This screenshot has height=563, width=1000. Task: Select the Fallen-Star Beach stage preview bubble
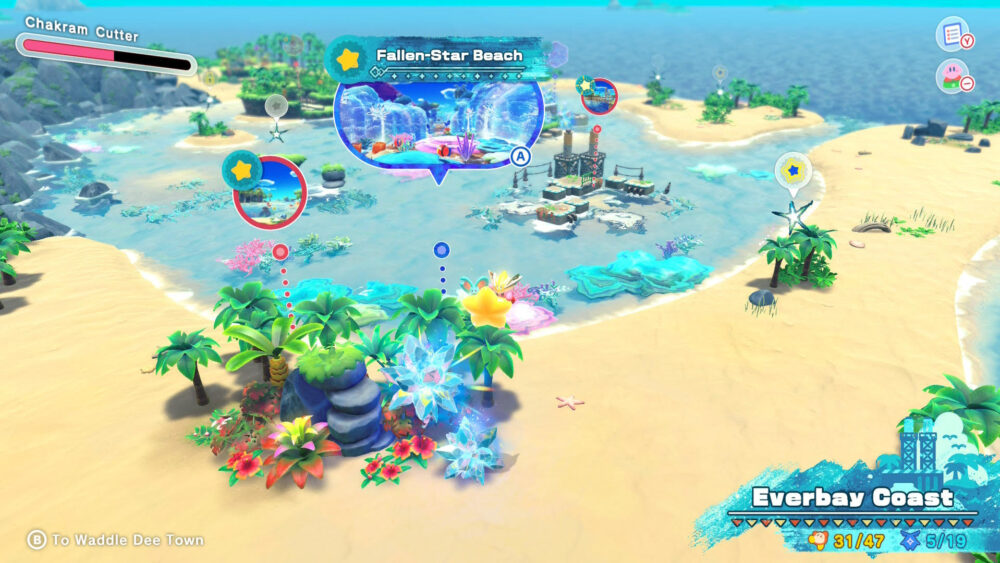pos(438,122)
